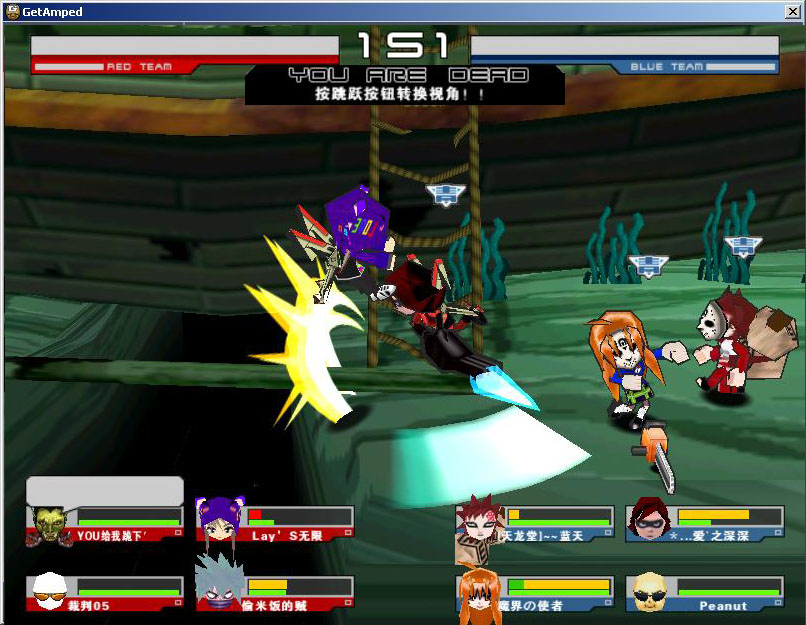Screen dimensions: 806x625
Task: Pick the 爱'之深深 player panel
Action: point(704,524)
